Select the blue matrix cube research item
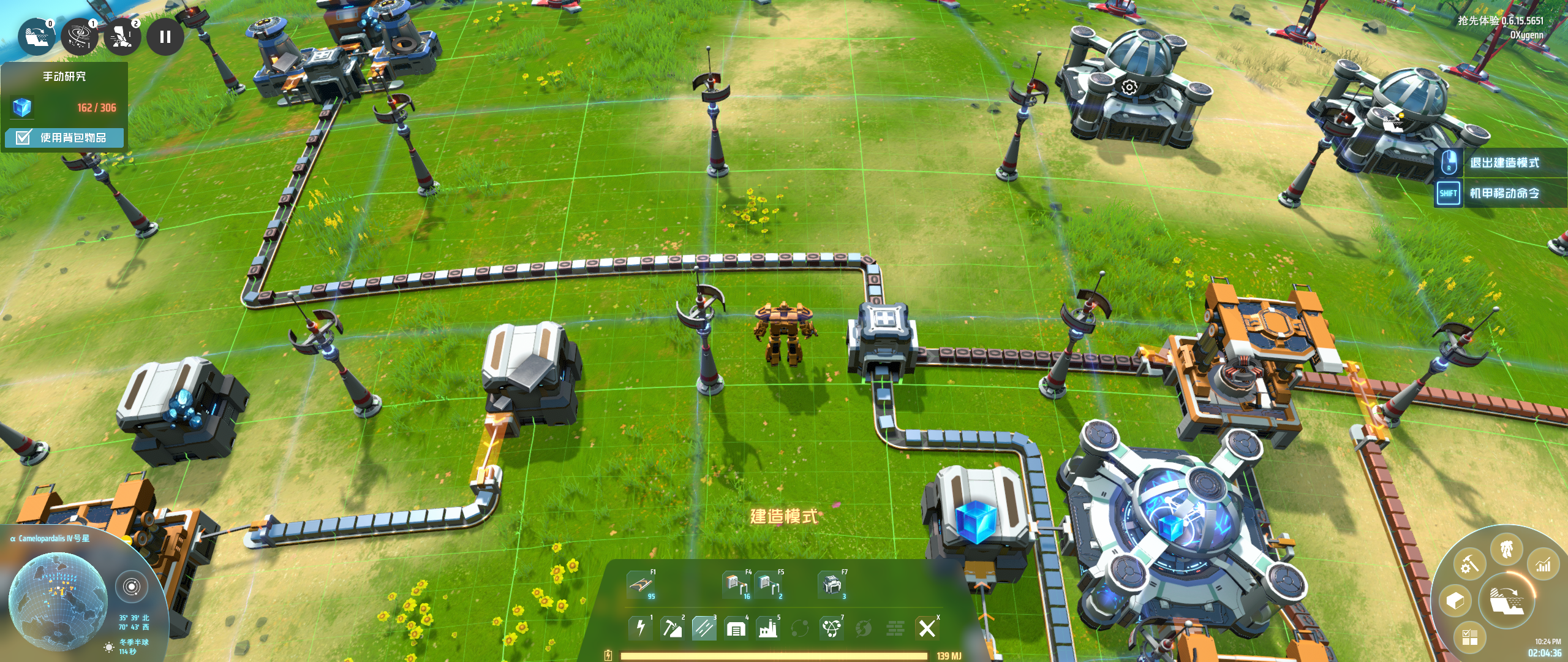Viewport: 1568px width, 662px height. click(x=22, y=107)
